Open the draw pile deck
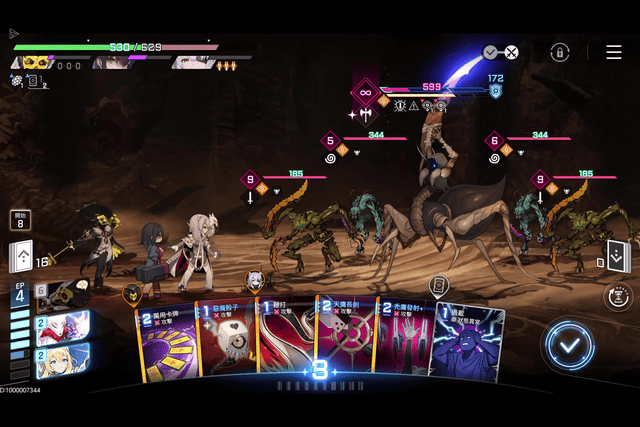This screenshot has height=427, width=640. pyautogui.click(x=21, y=257)
